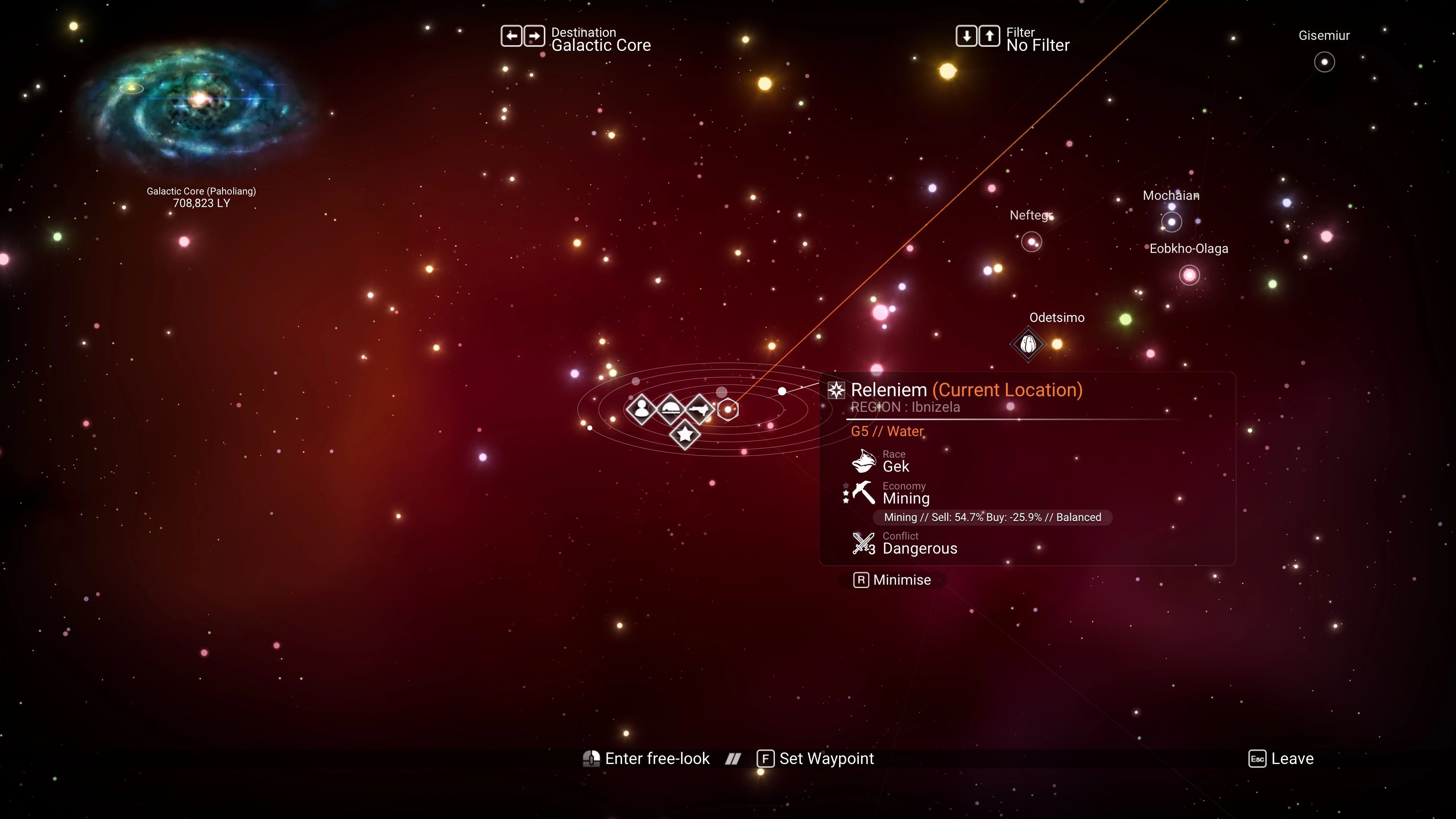This screenshot has height=819, width=1456.
Task: Choose the Neftegs star system marker
Action: pyautogui.click(x=1031, y=243)
